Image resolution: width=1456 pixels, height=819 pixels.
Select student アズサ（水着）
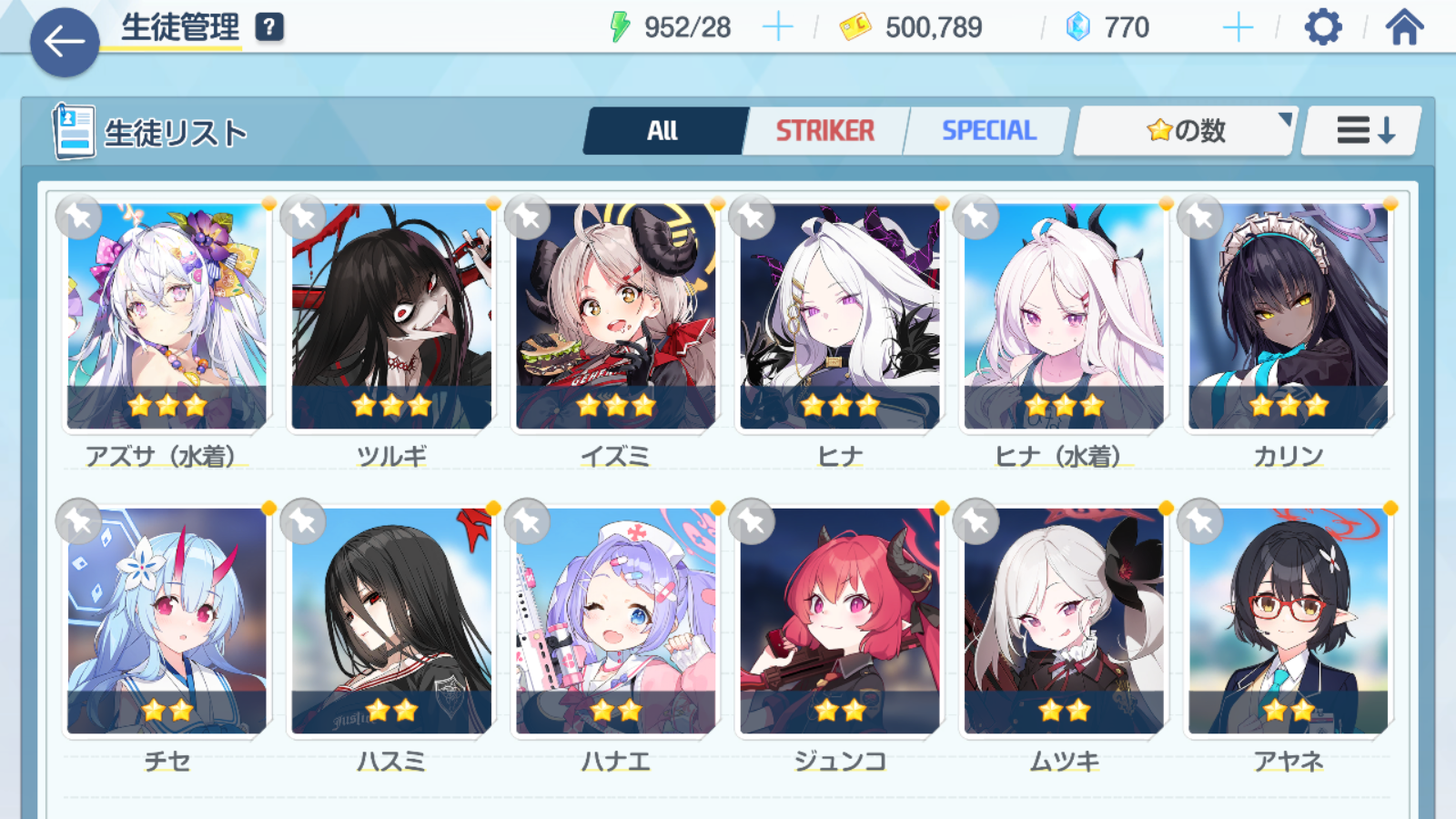[x=167, y=316]
